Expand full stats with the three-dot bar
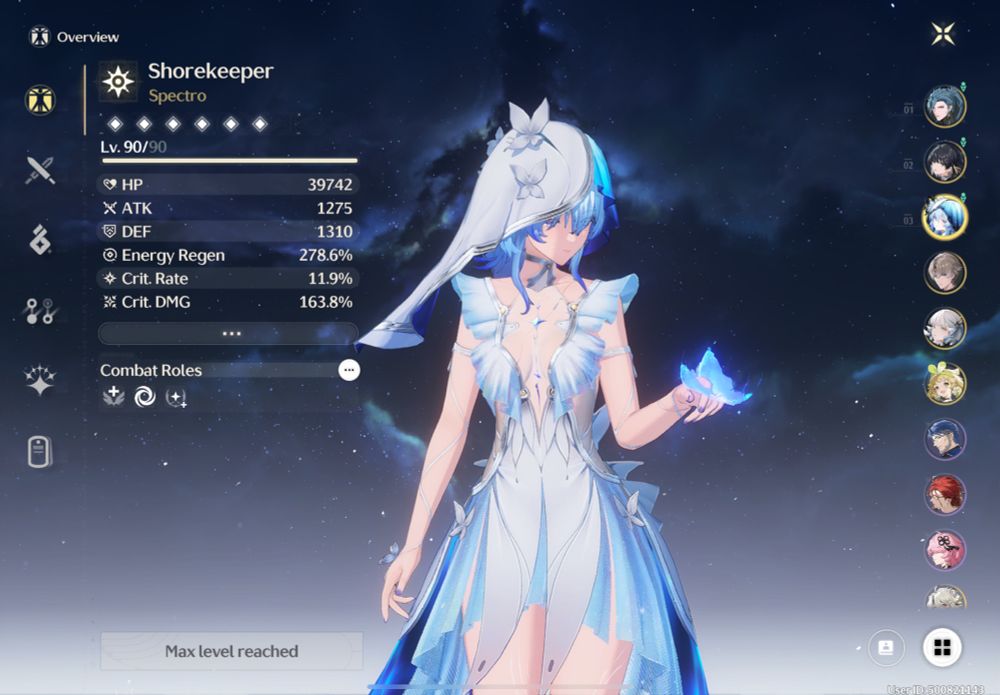 (228, 333)
